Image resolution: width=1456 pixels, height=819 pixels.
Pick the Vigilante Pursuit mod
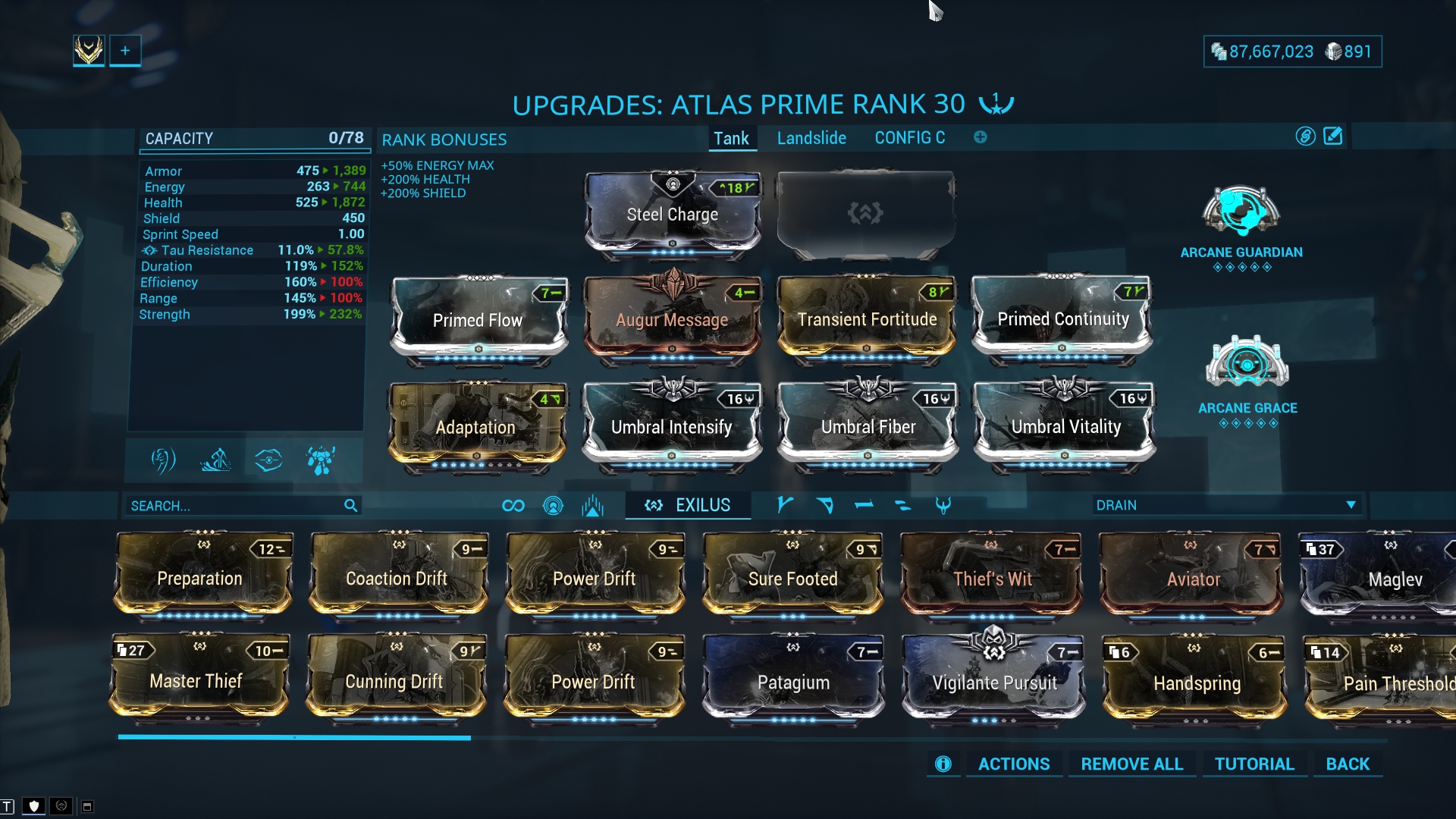pyautogui.click(x=993, y=681)
